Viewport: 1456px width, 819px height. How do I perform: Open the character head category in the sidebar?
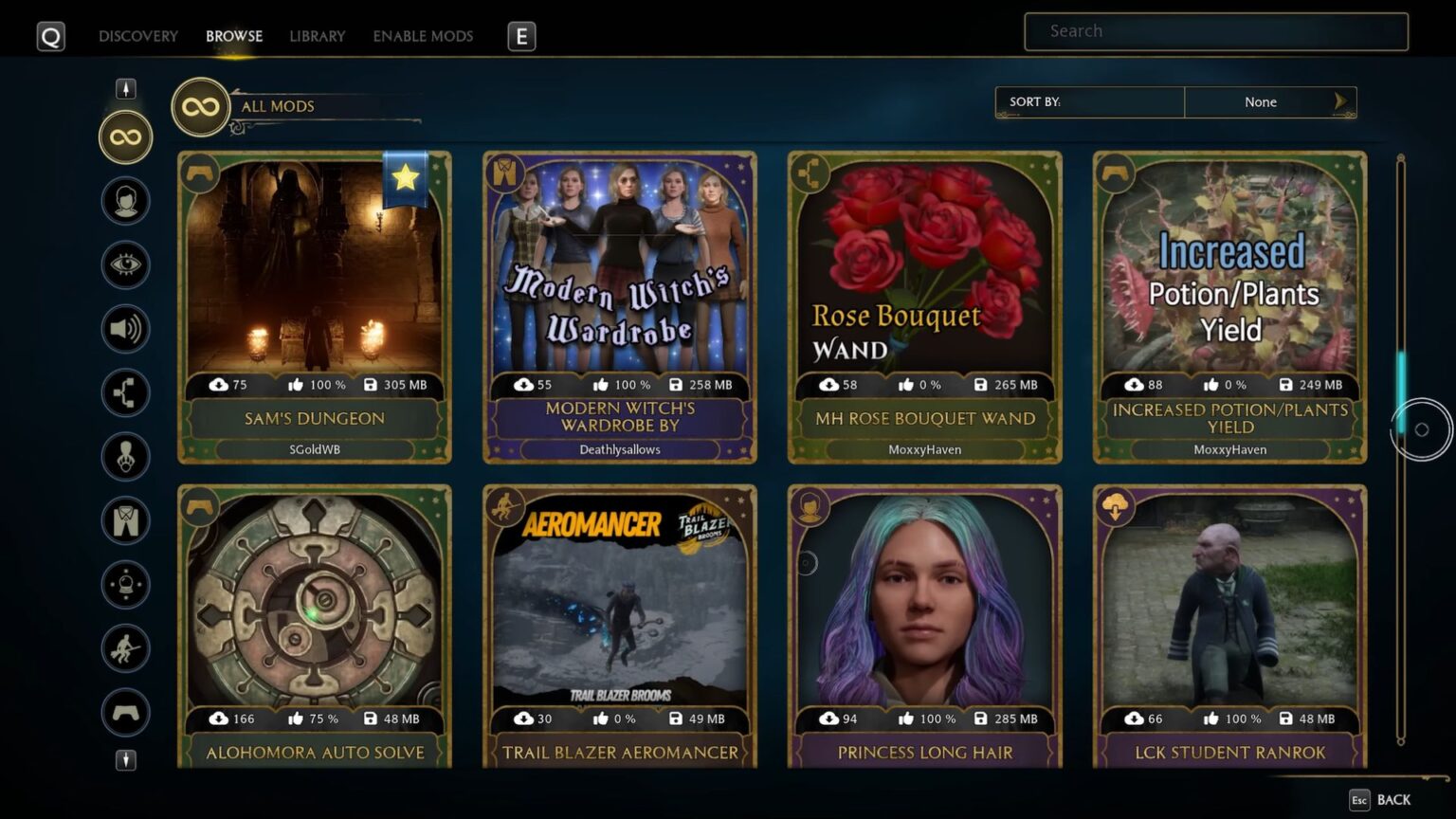point(124,200)
